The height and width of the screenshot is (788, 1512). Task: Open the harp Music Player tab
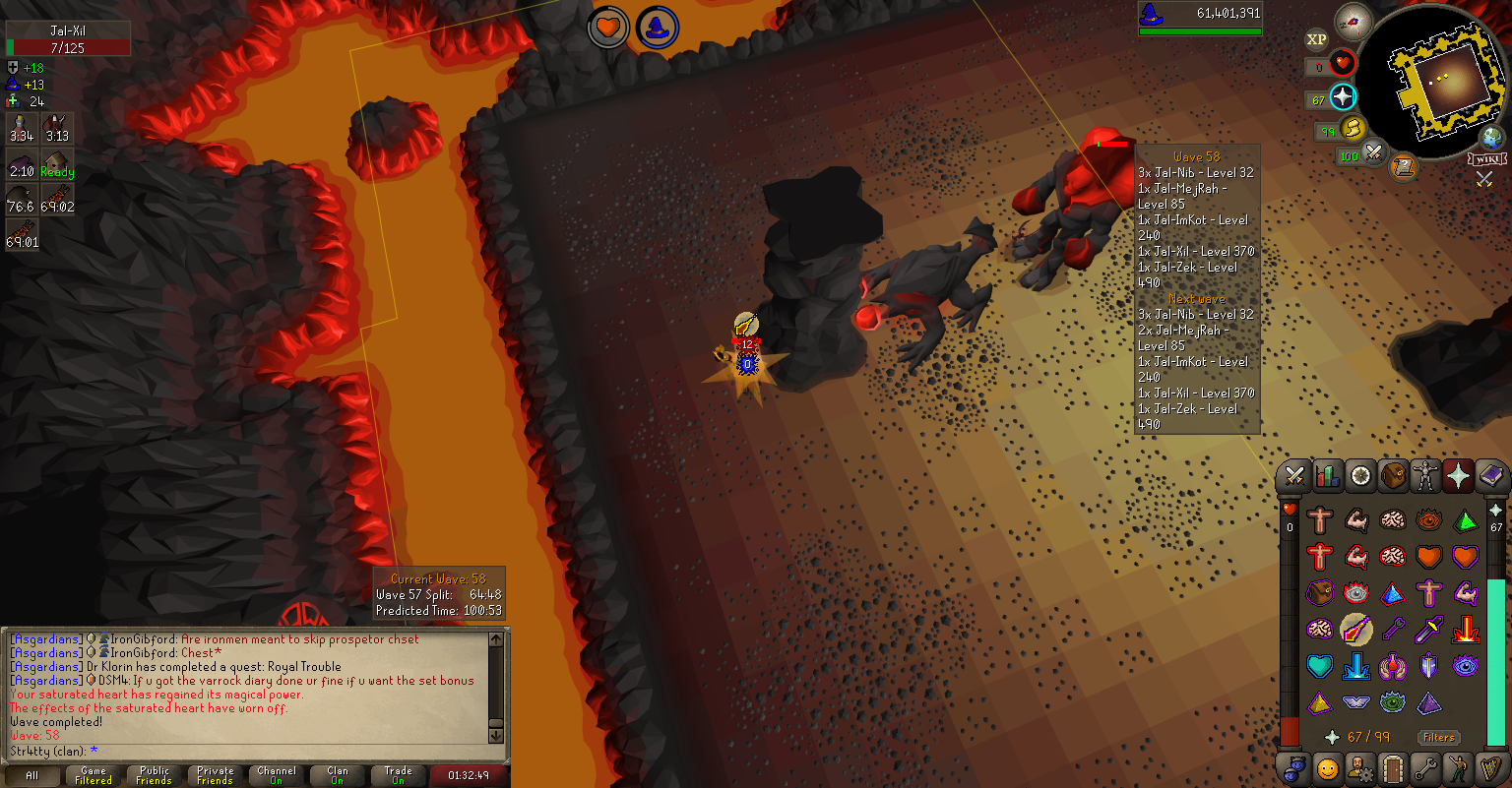click(x=1491, y=768)
